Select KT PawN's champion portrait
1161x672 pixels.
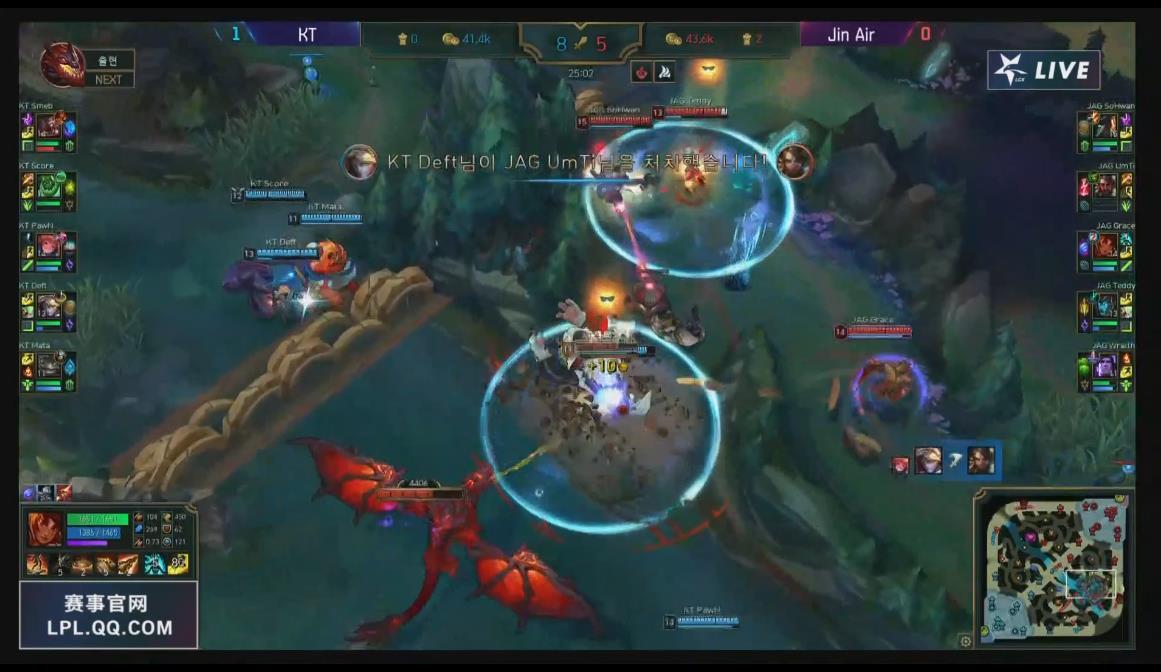coord(48,246)
